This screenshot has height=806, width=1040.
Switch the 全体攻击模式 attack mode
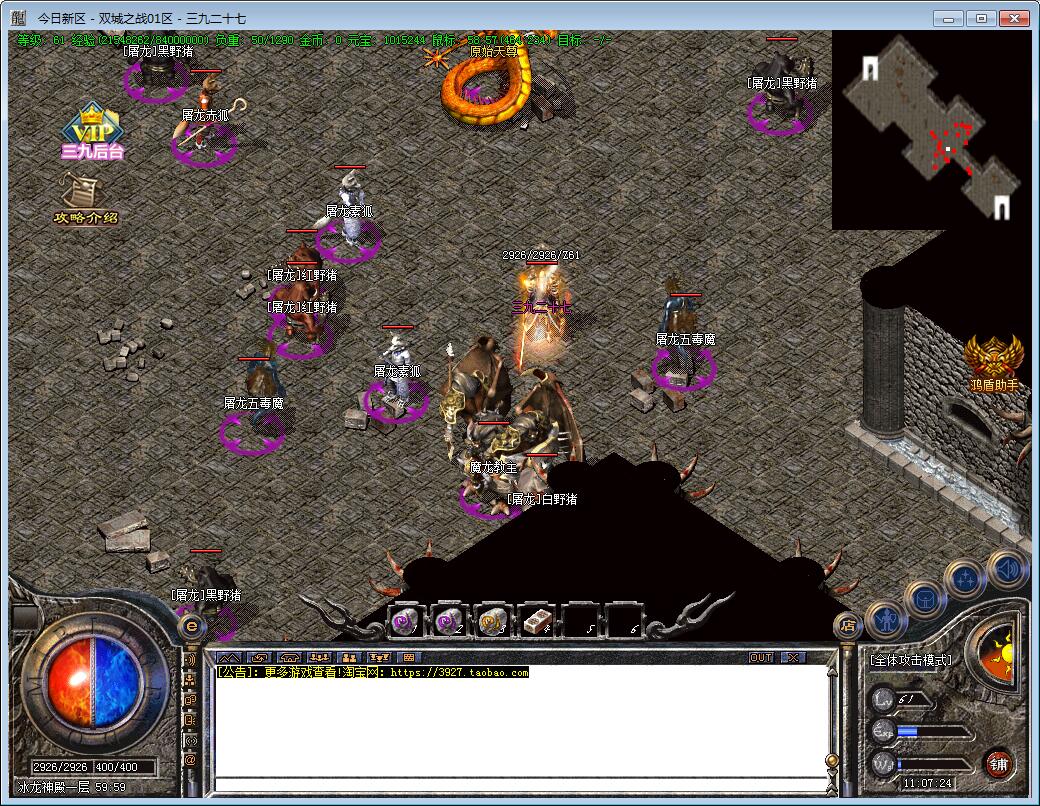point(911,661)
